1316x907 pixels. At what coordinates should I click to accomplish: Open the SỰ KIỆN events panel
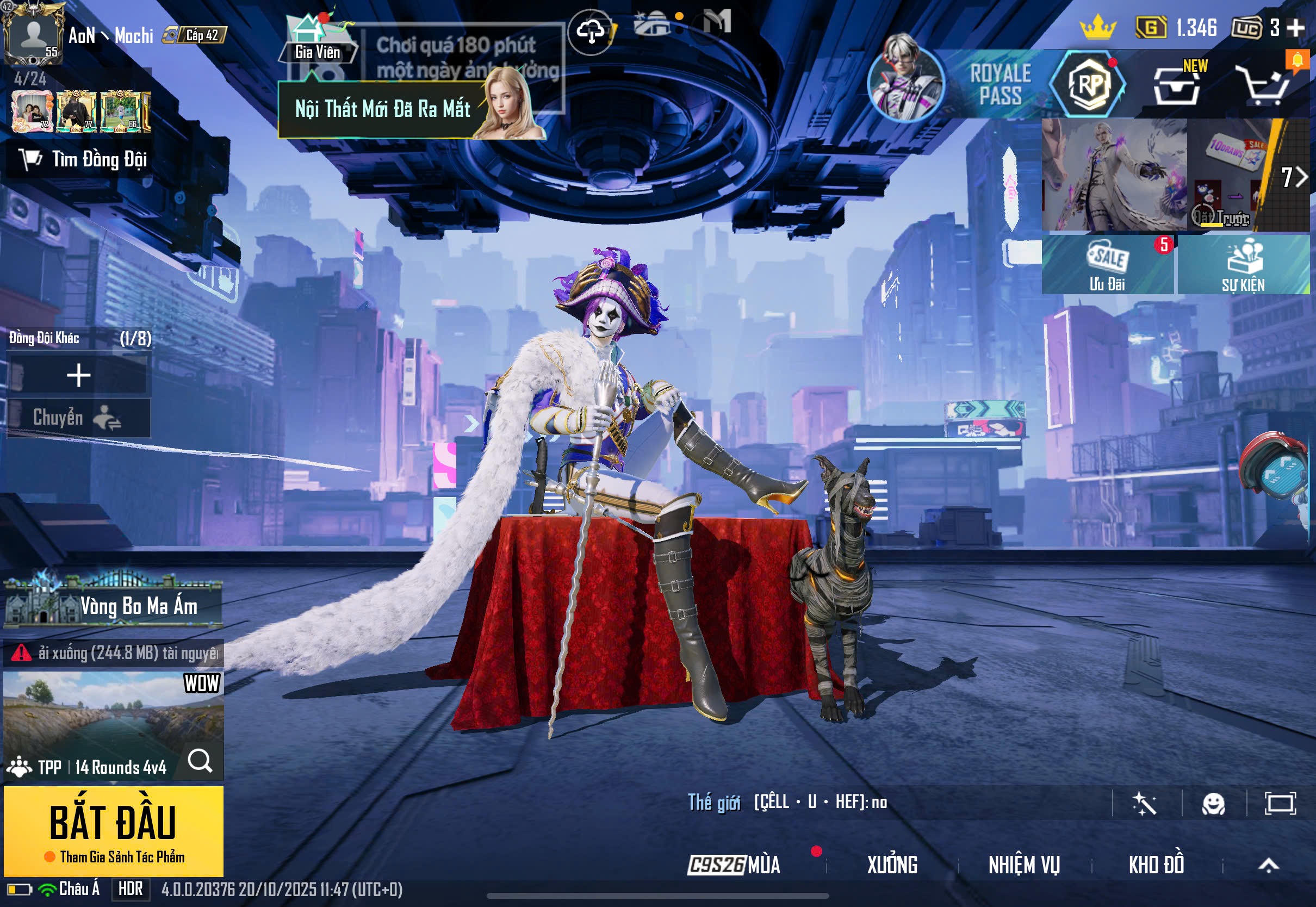click(1243, 265)
